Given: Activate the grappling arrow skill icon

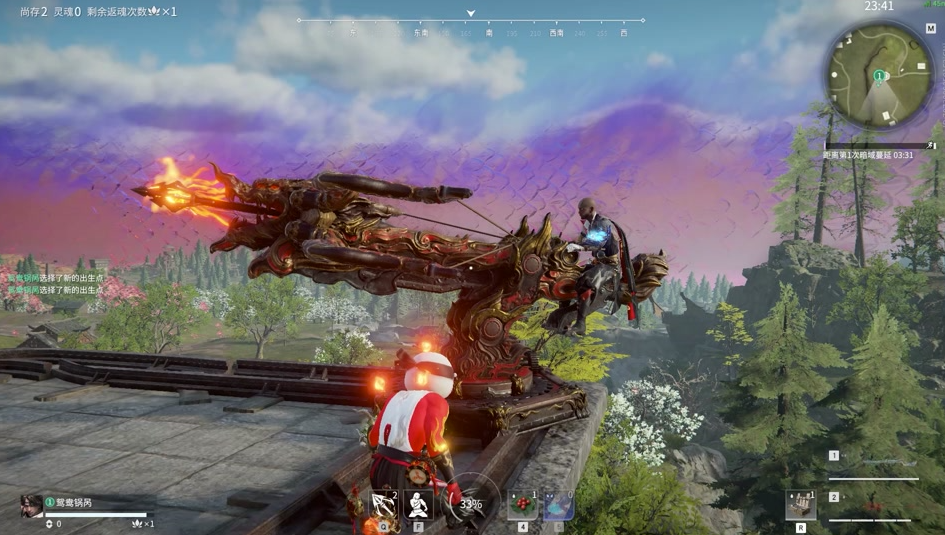Looking at the screenshot, I should pos(384,505).
